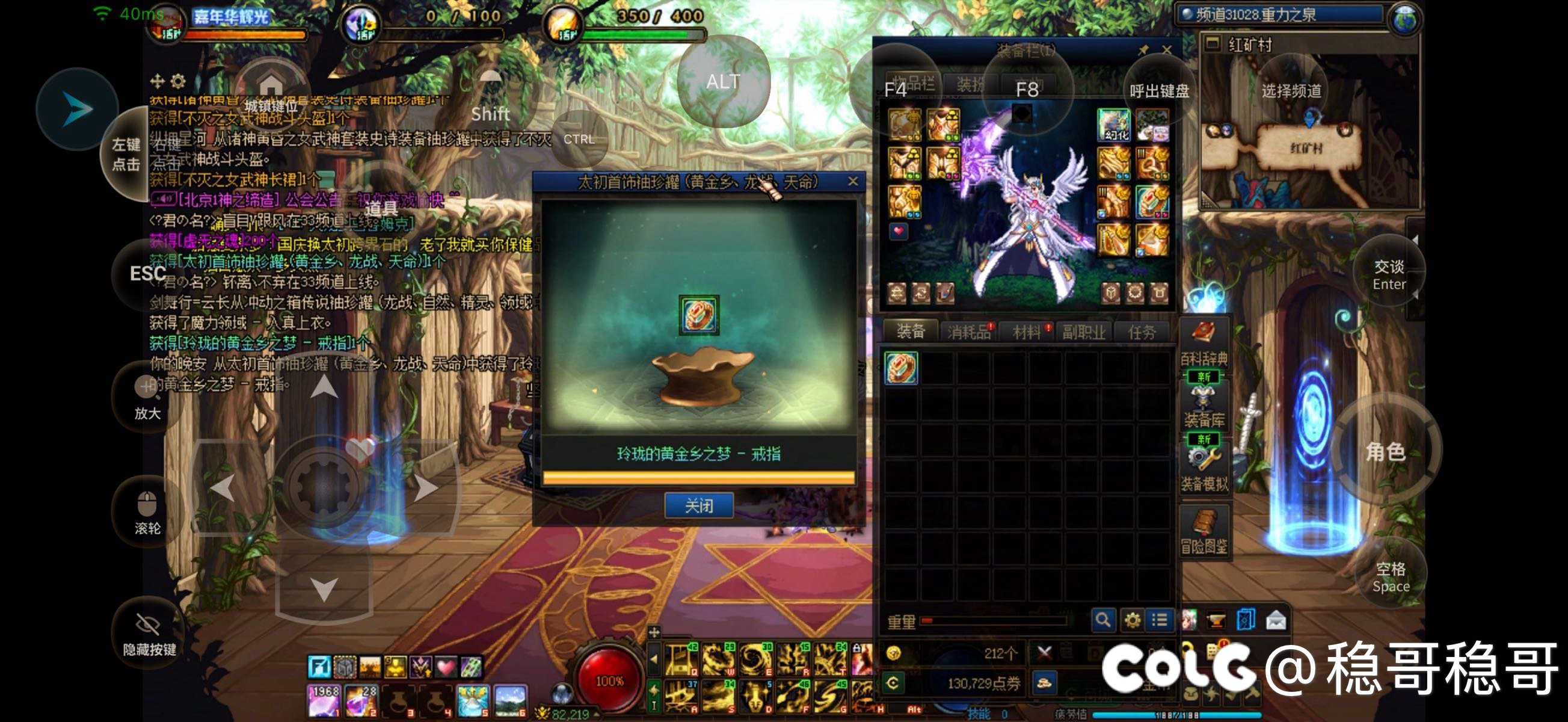The width and height of the screenshot is (1568, 722).
Task: Tap the ESC overlay button
Action: coord(148,274)
